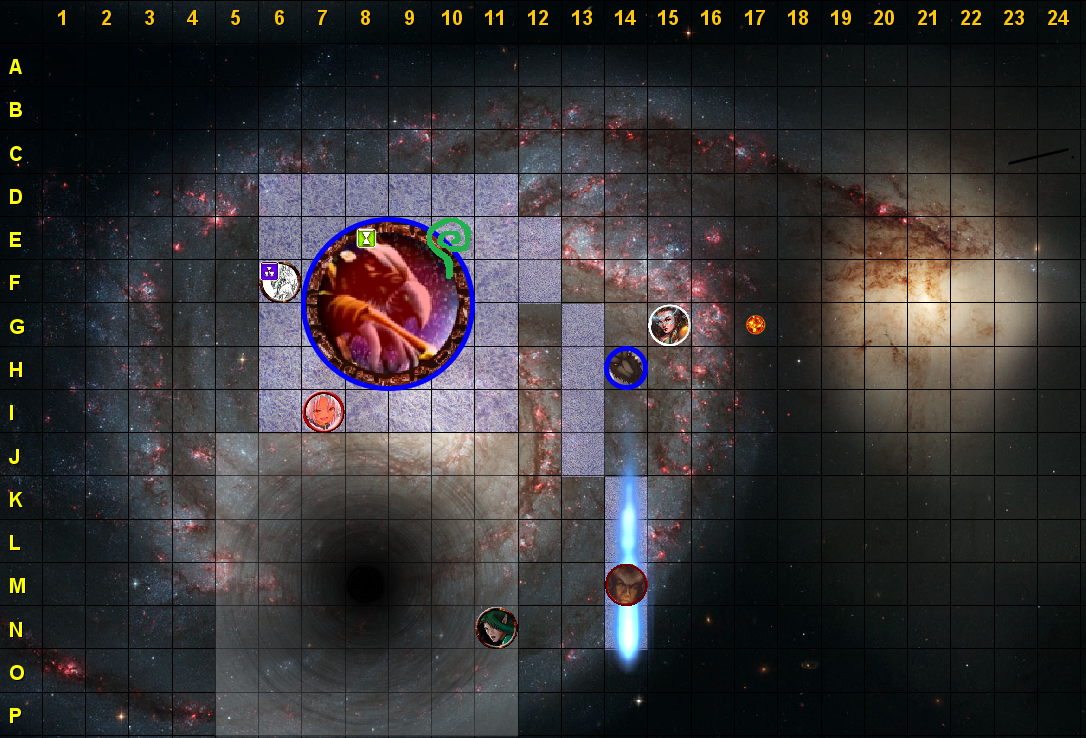This screenshot has width=1086, height=738.
Task: Choose the pink-haired character token with red ring
Action: (x=323, y=411)
